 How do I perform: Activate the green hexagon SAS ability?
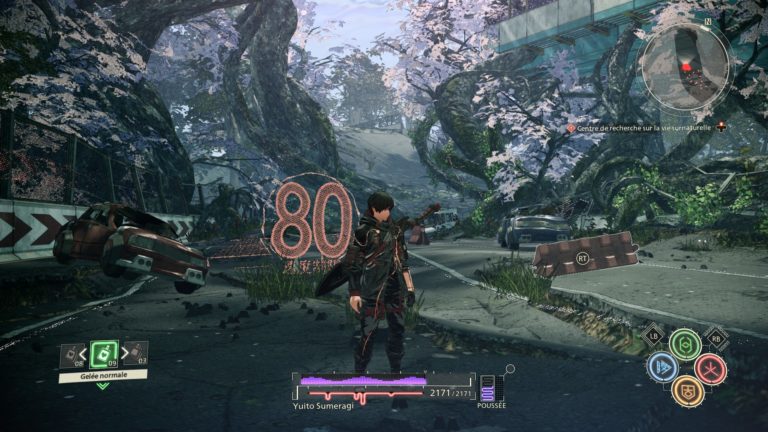685,345
